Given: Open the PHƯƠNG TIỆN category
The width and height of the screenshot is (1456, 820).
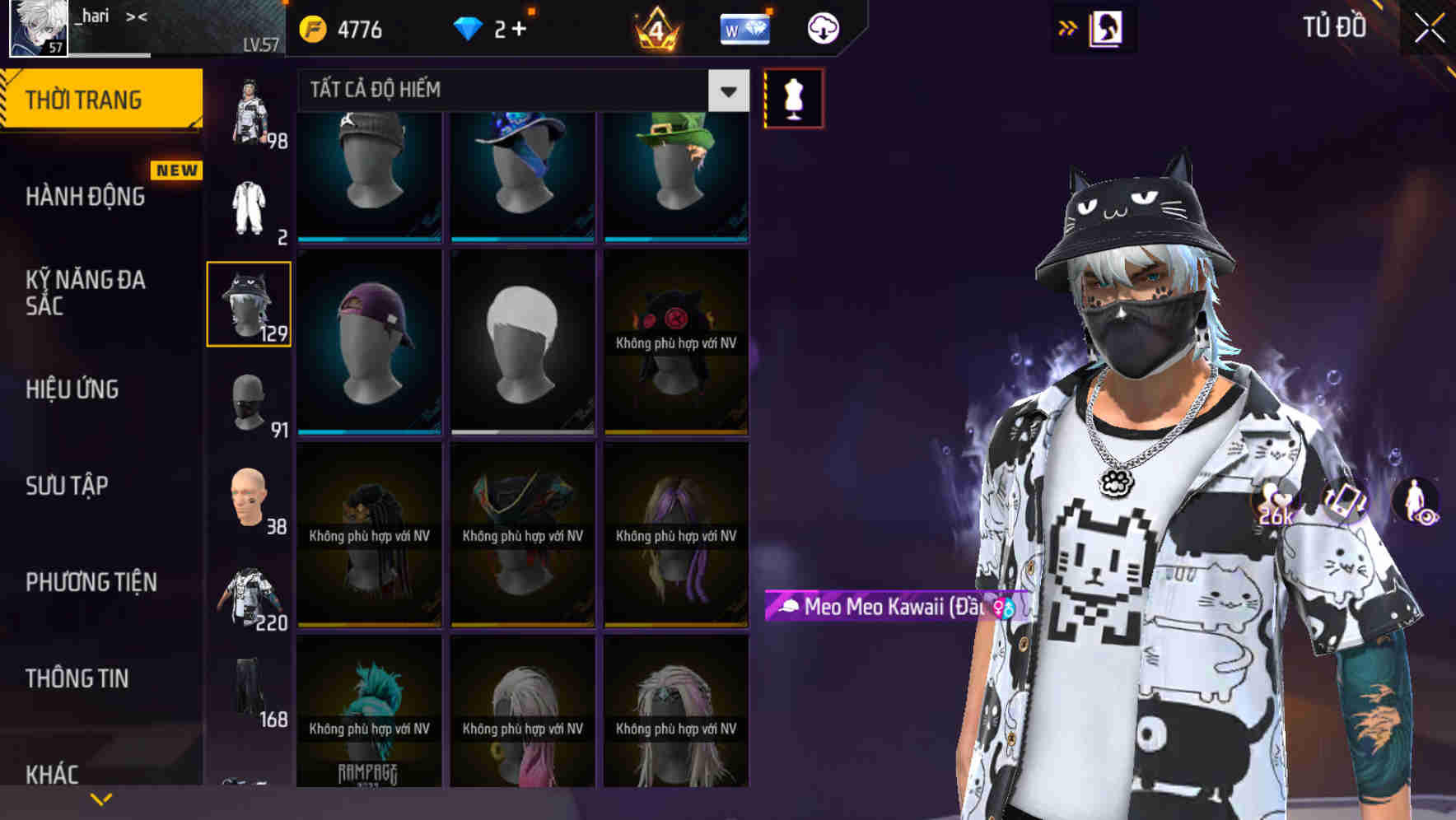Looking at the screenshot, I should [x=91, y=581].
